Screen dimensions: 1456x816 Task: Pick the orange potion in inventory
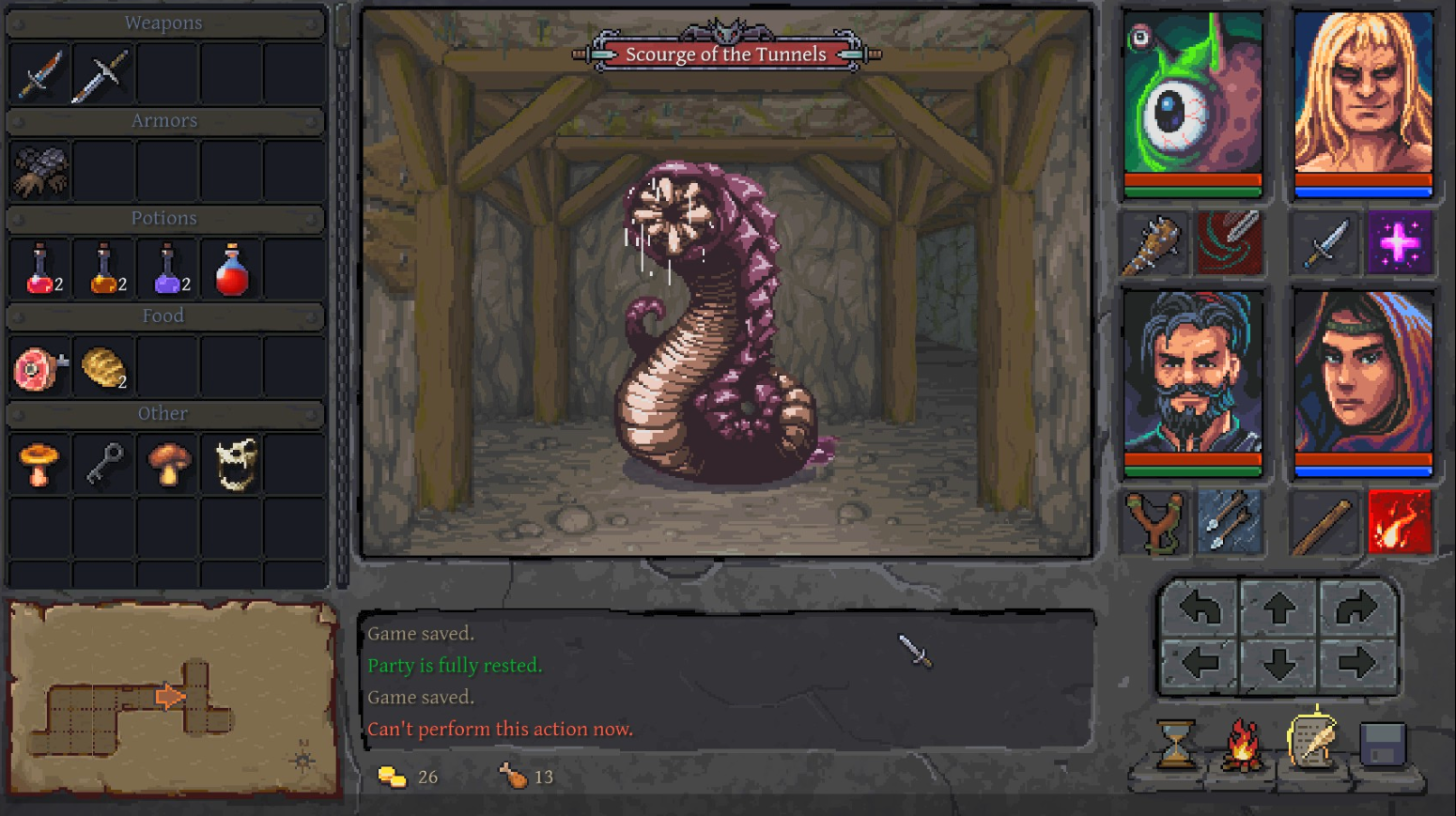104,269
